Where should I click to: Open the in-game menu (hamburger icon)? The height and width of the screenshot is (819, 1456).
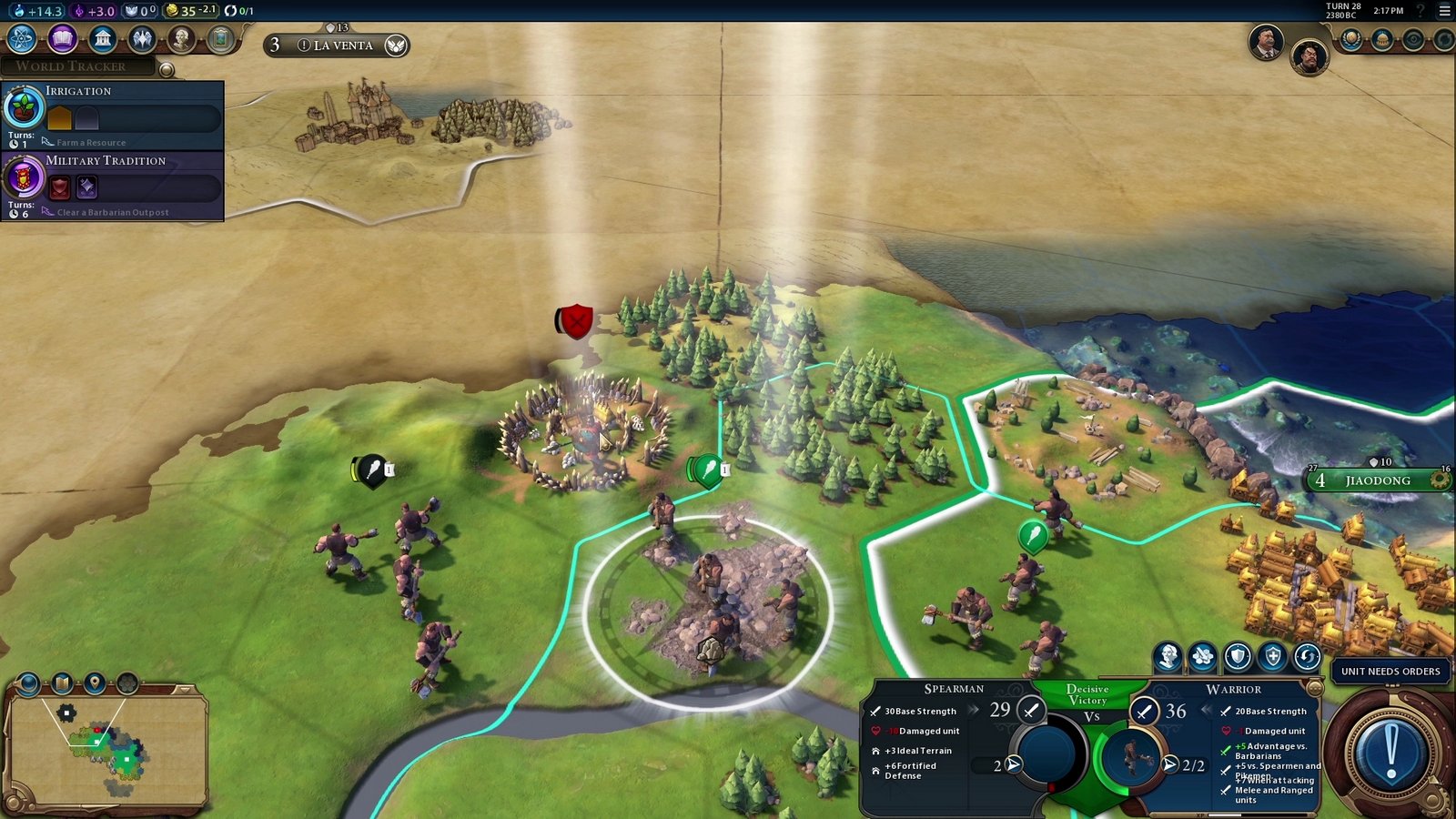(1445, 9)
